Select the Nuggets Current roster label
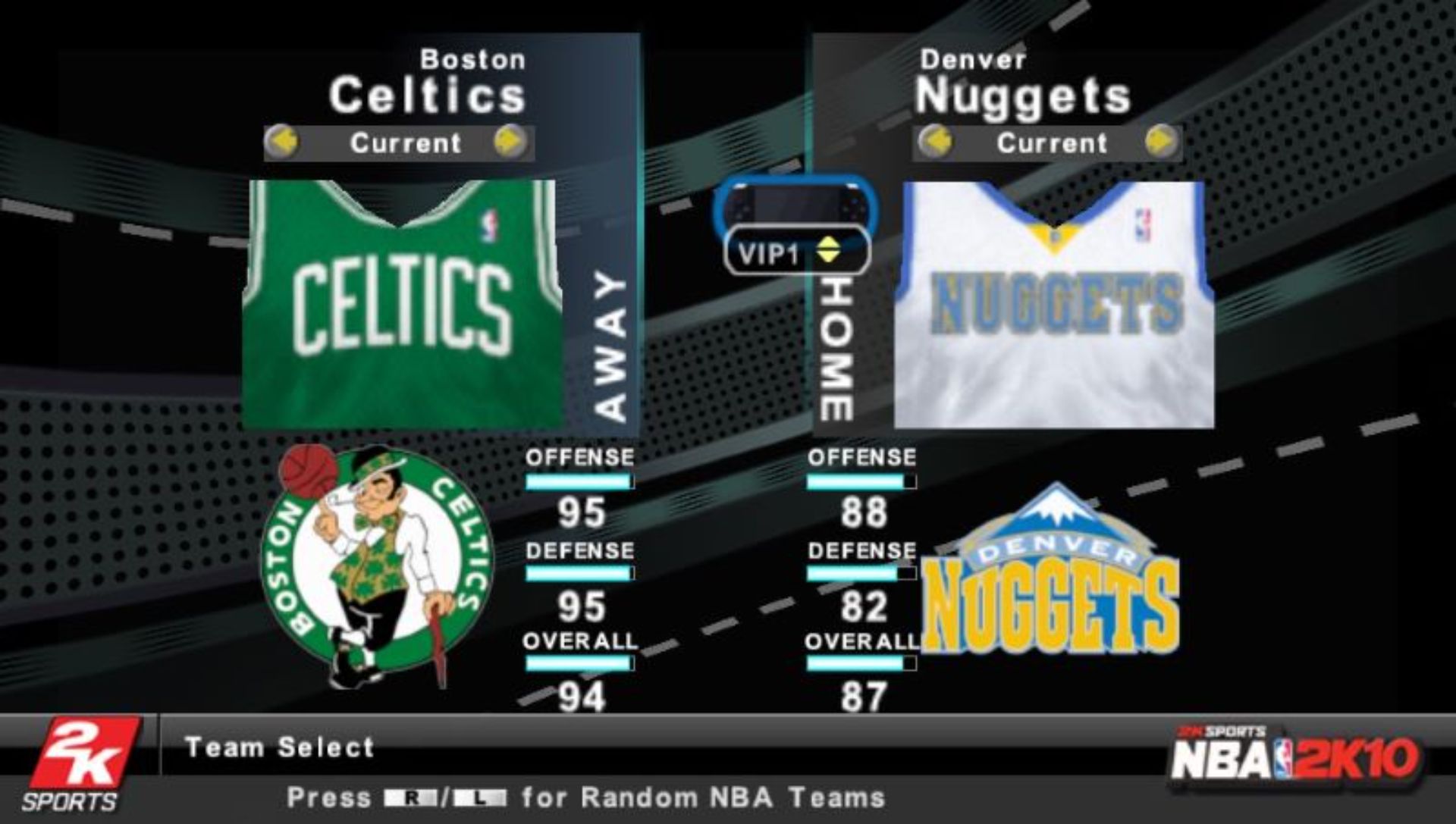The image size is (1456, 824). pos(1052,143)
